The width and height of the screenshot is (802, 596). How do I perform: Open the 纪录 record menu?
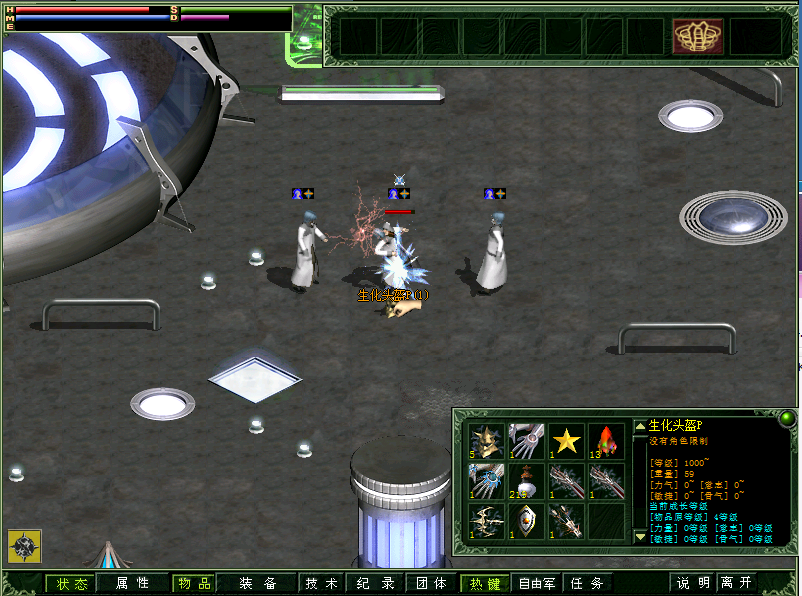coord(372,583)
